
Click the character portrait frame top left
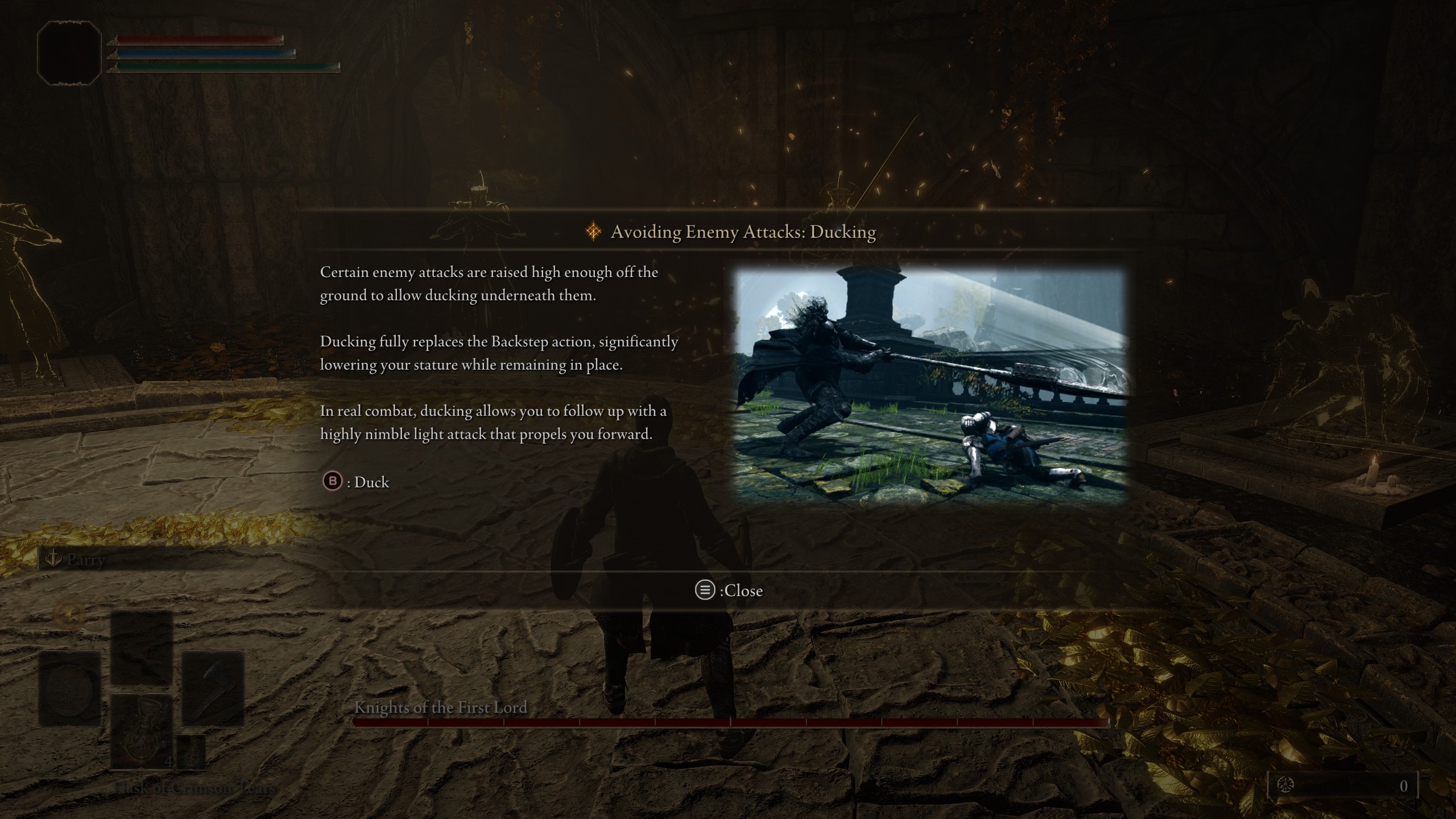[69, 52]
